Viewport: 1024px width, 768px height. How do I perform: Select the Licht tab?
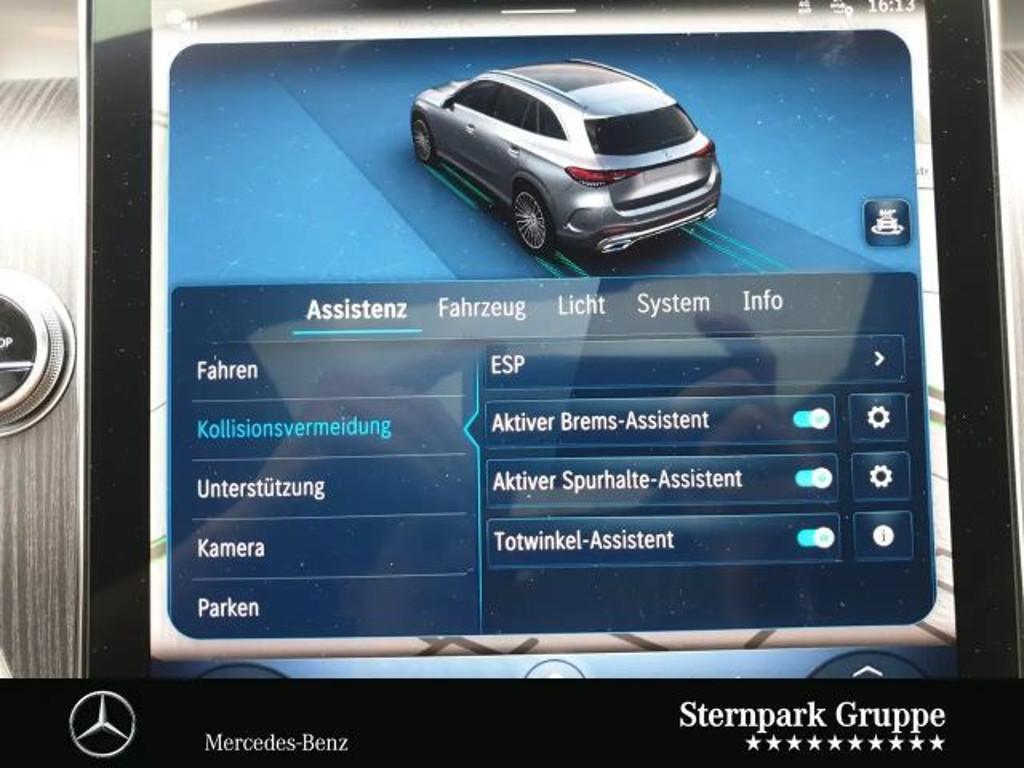click(581, 305)
